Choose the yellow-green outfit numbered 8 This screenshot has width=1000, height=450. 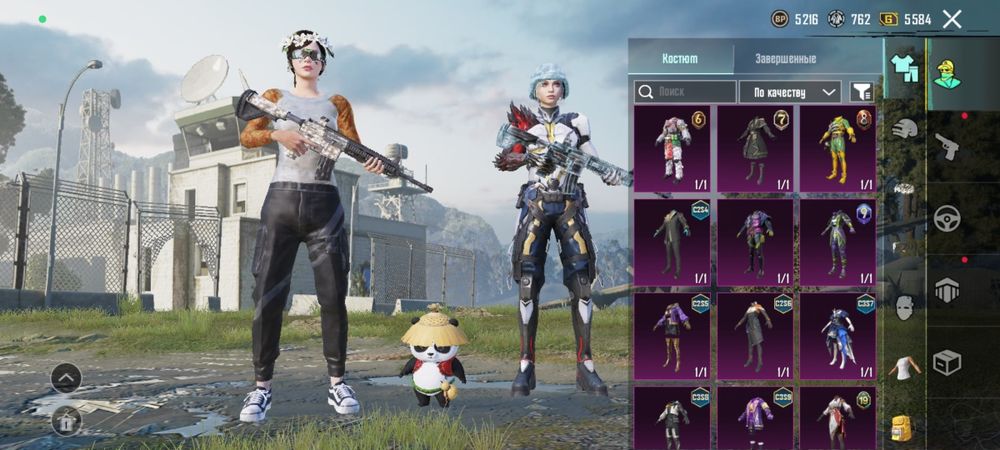tap(837, 148)
